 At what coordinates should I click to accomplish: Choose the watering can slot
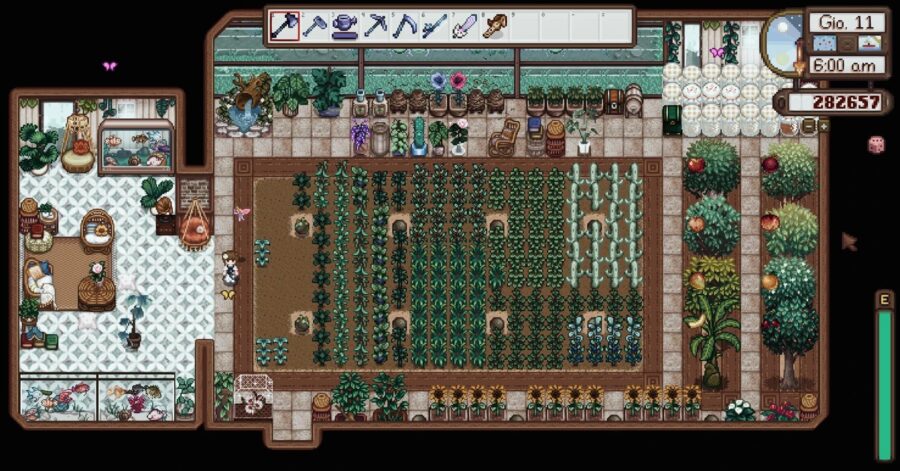346,26
